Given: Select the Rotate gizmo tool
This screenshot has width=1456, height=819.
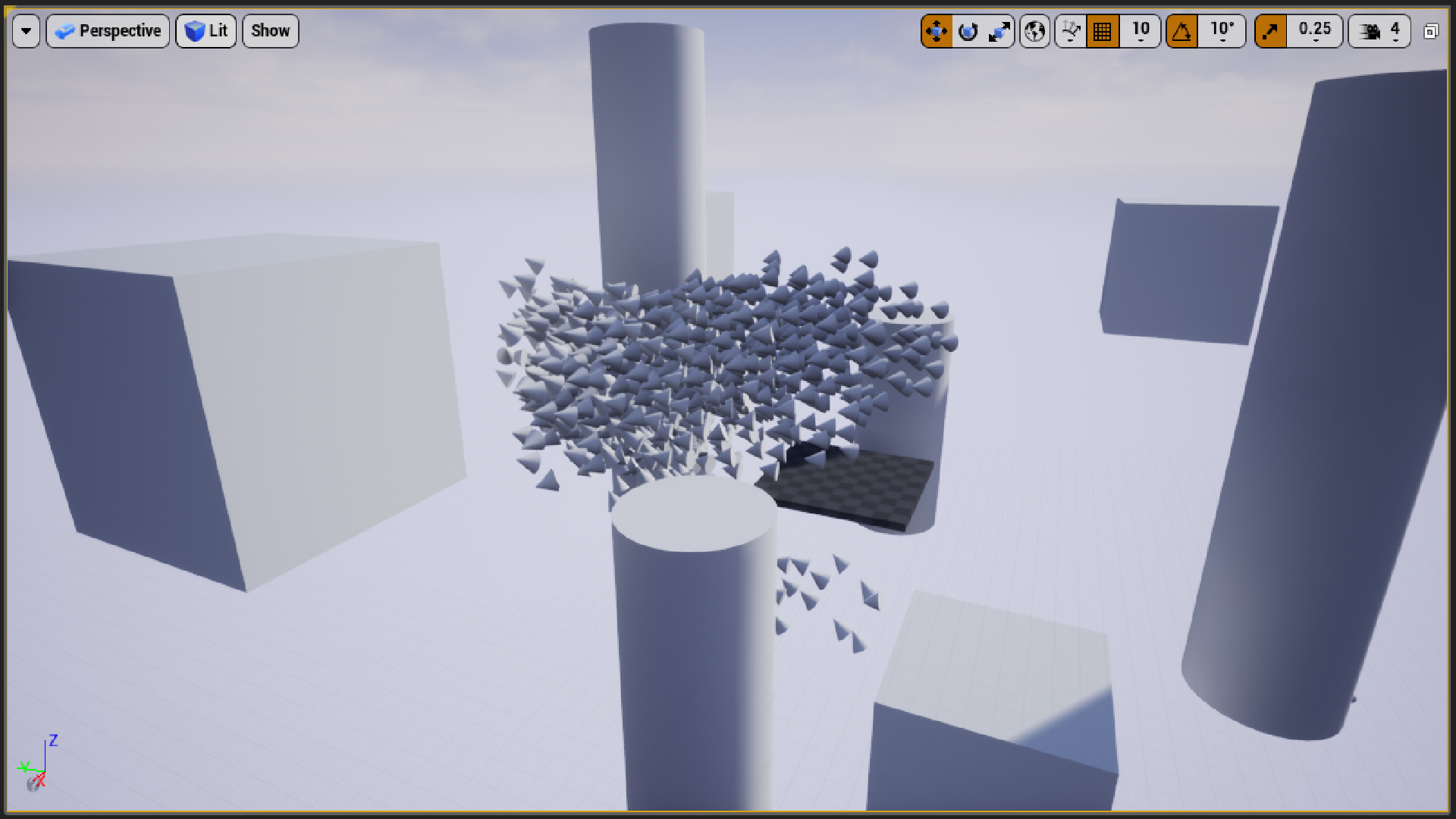Looking at the screenshot, I should 968,31.
